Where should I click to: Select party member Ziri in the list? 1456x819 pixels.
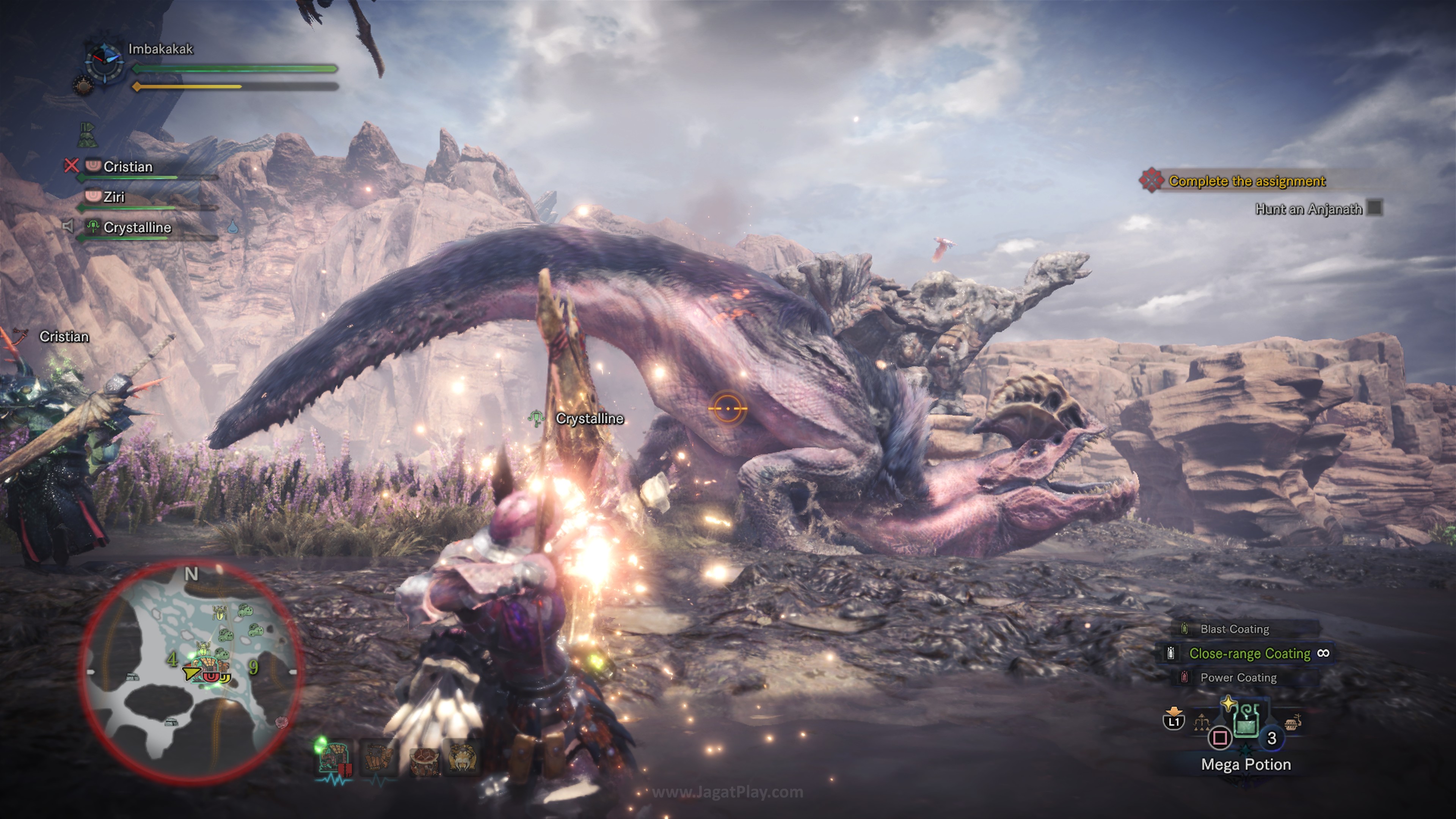pyautogui.click(x=114, y=197)
